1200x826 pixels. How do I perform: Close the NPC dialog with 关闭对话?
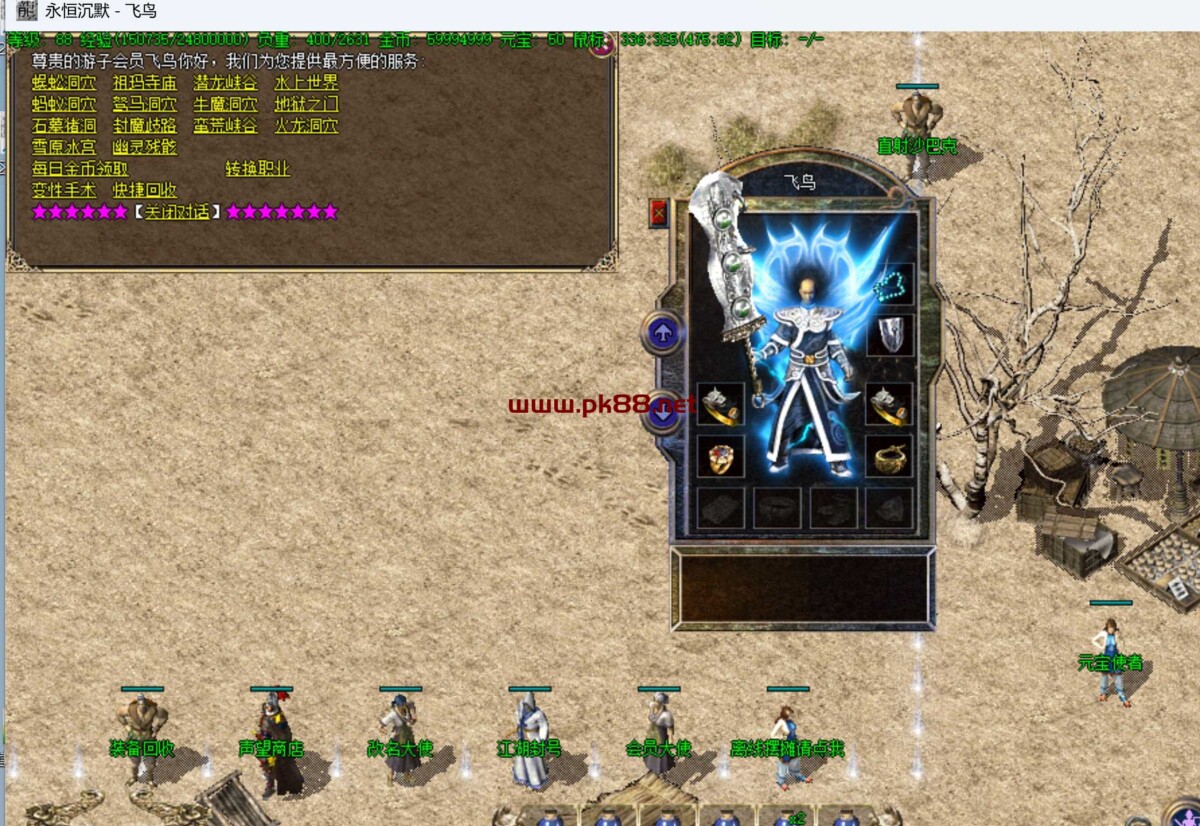(177, 212)
